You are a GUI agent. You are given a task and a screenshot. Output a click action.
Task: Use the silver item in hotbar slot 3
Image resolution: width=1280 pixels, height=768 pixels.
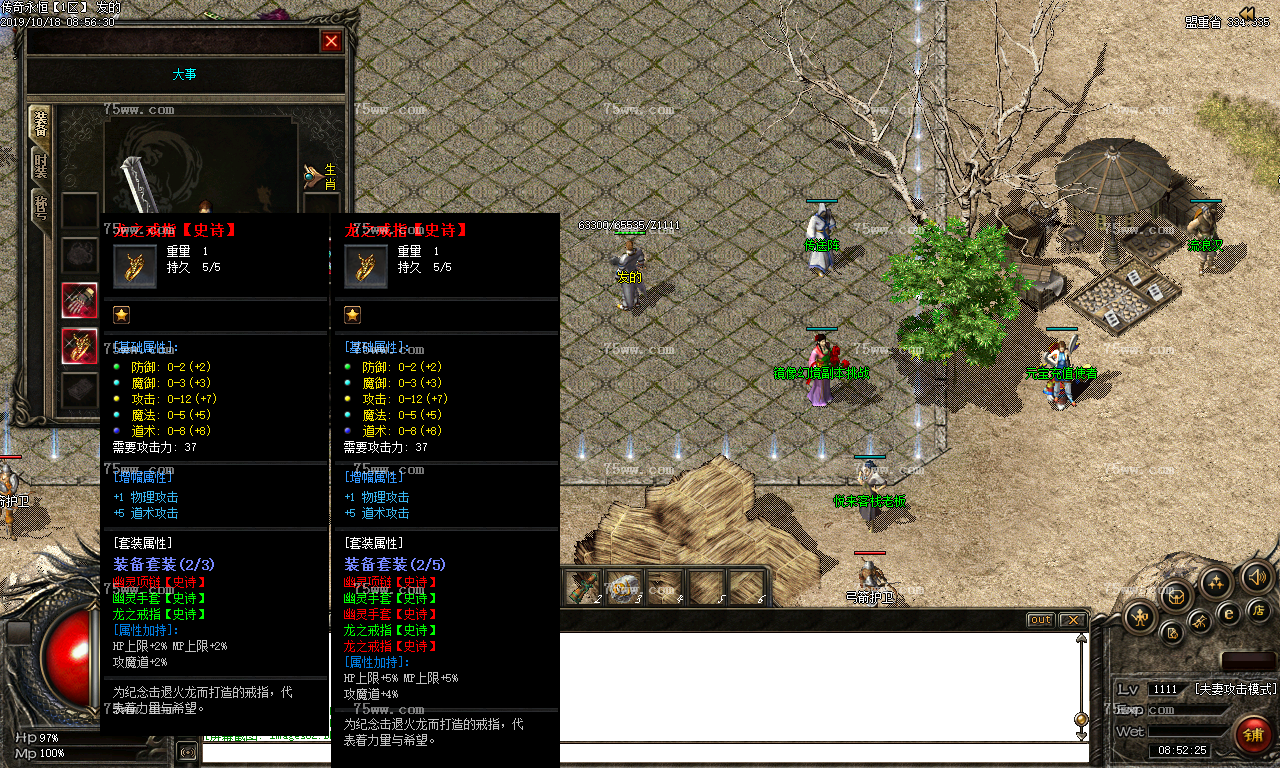point(625,587)
